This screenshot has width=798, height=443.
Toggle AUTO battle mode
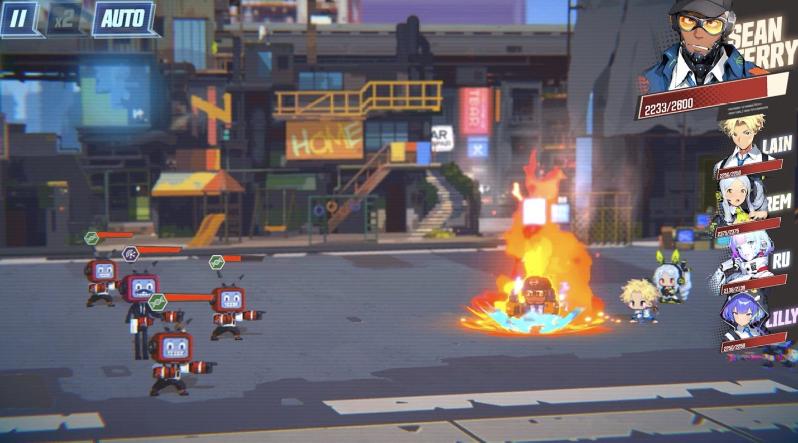click(123, 18)
